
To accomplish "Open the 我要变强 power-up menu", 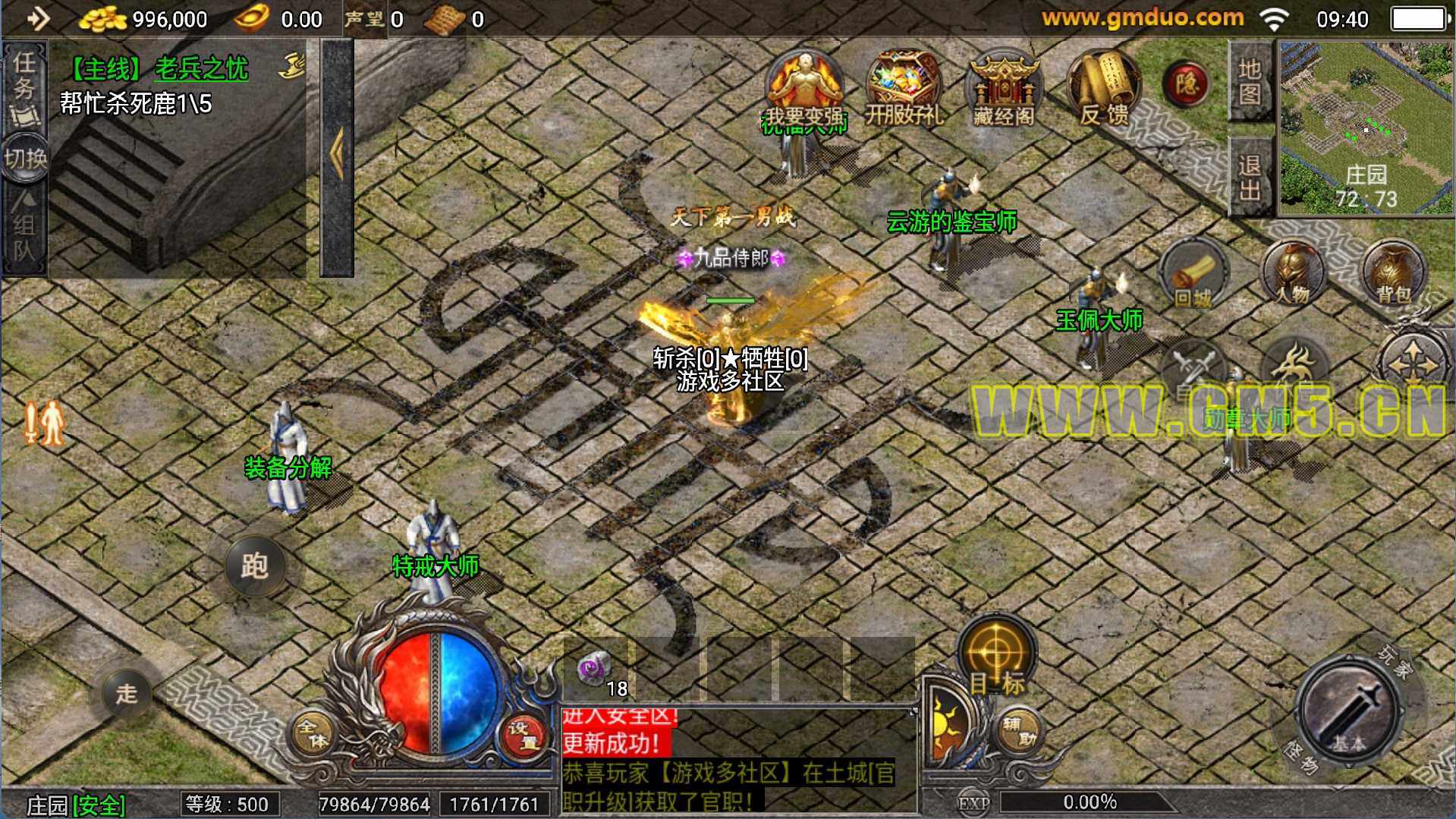I will 803,90.
